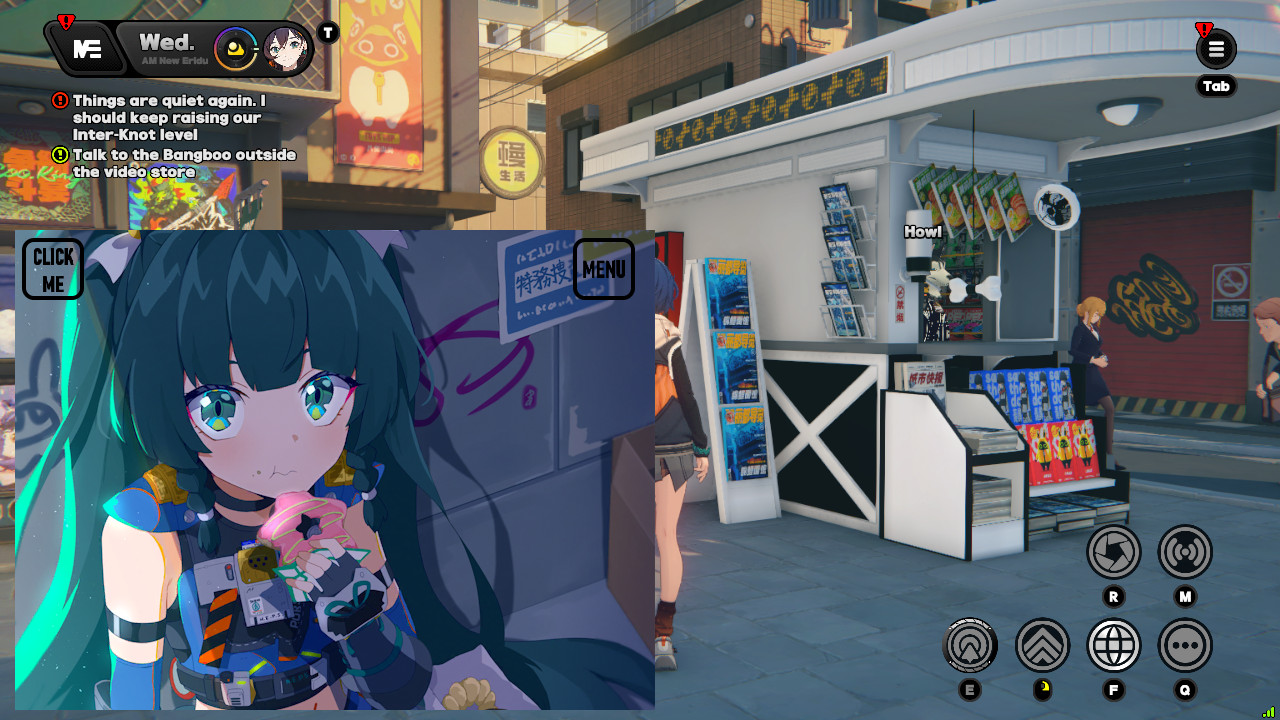Click the network signal indicator bottom-right corner
This screenshot has height=720, width=1280.
(1268, 712)
